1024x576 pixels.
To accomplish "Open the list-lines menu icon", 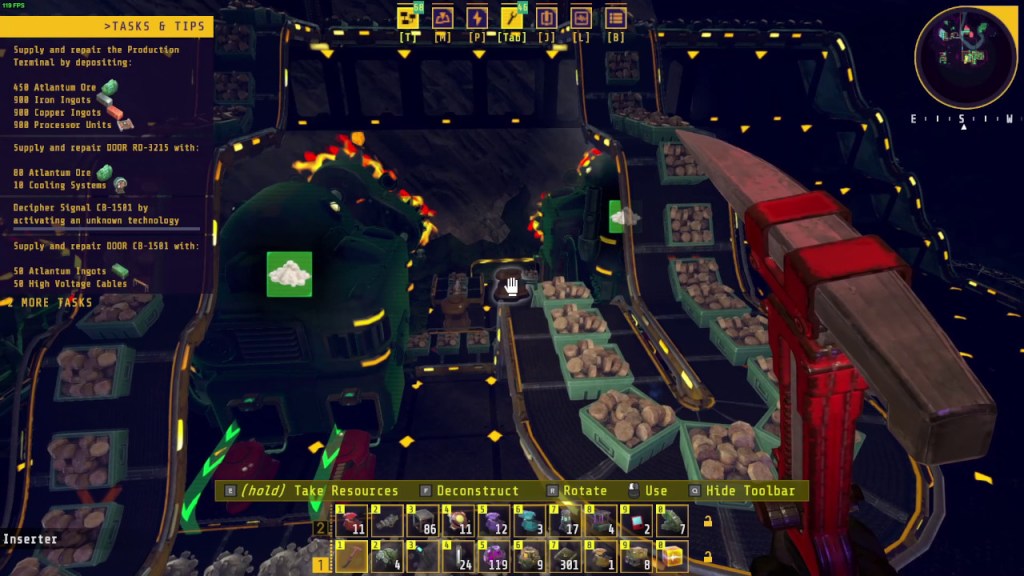I will tap(615, 18).
